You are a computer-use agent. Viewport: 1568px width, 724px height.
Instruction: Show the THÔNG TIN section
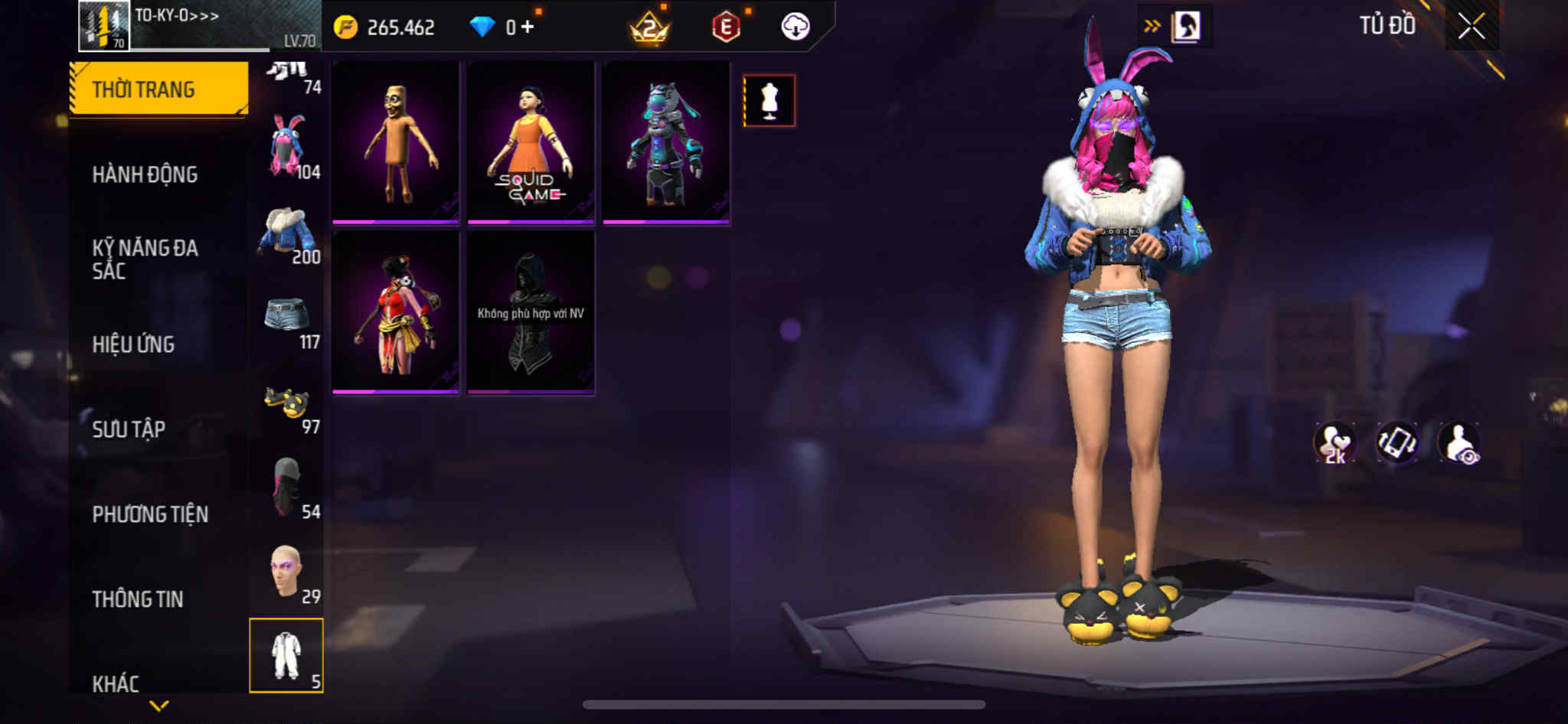click(138, 599)
